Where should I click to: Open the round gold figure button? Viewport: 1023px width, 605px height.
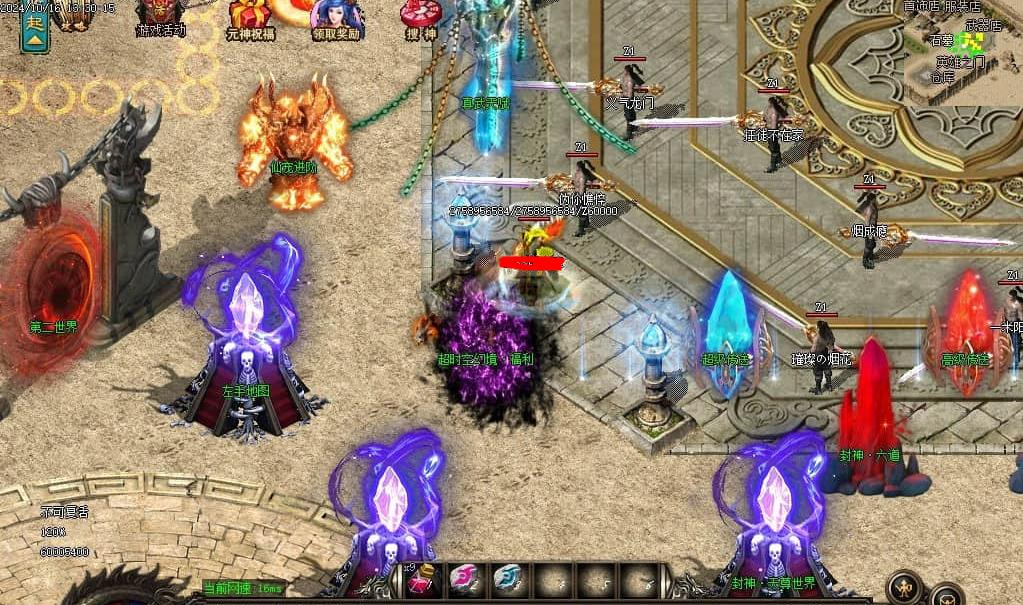pos(904,586)
